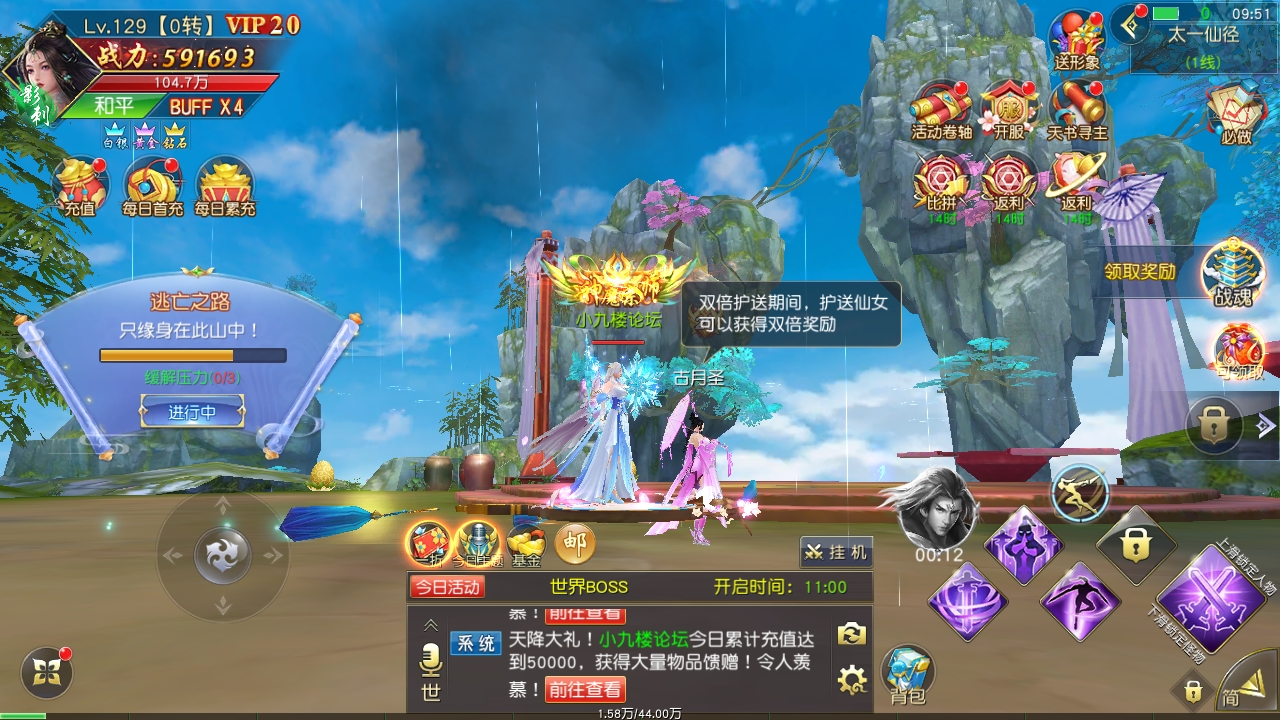Activate the golden running figure dash skill
The image size is (1280, 720).
click(1080, 493)
